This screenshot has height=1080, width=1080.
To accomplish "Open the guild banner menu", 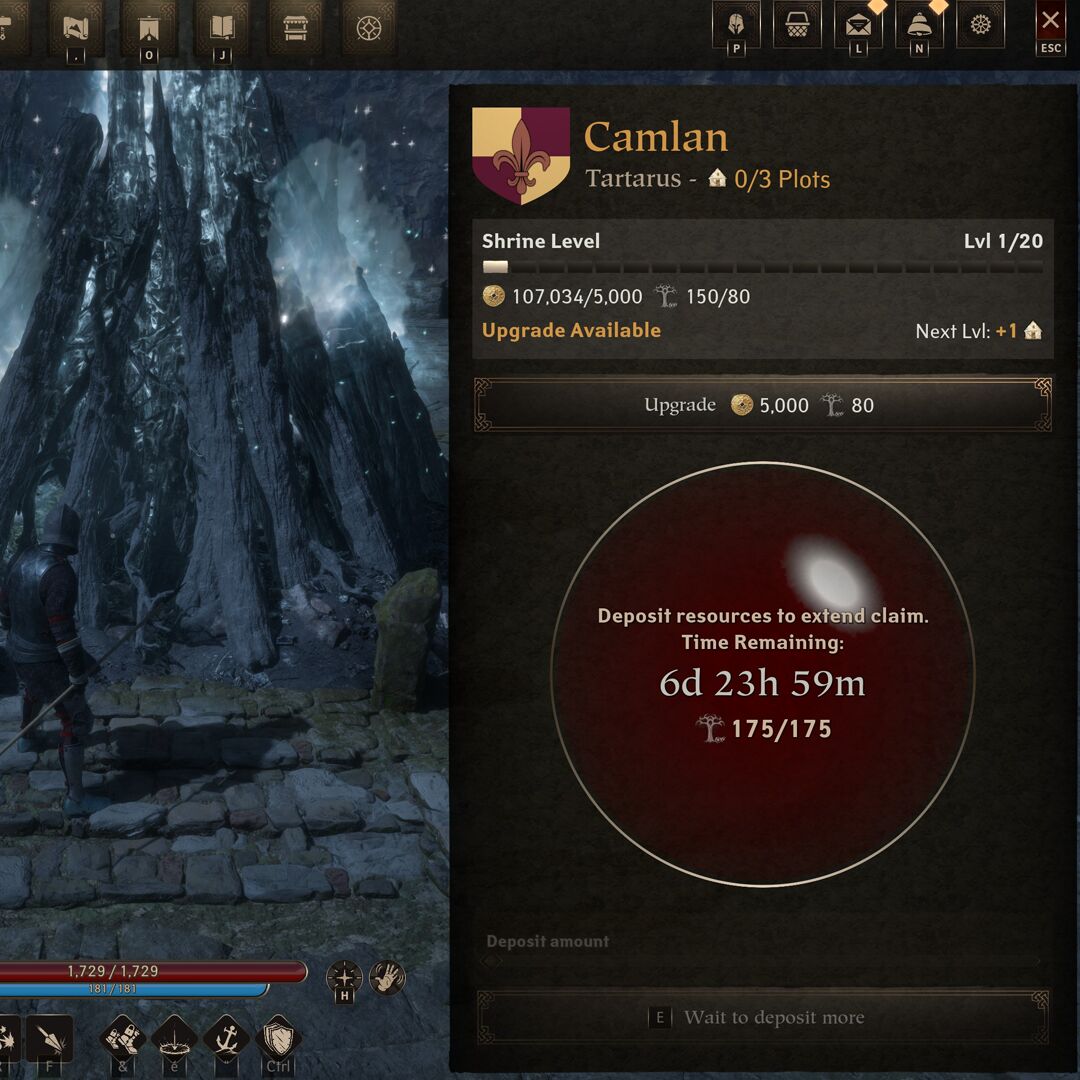I will point(149,26).
